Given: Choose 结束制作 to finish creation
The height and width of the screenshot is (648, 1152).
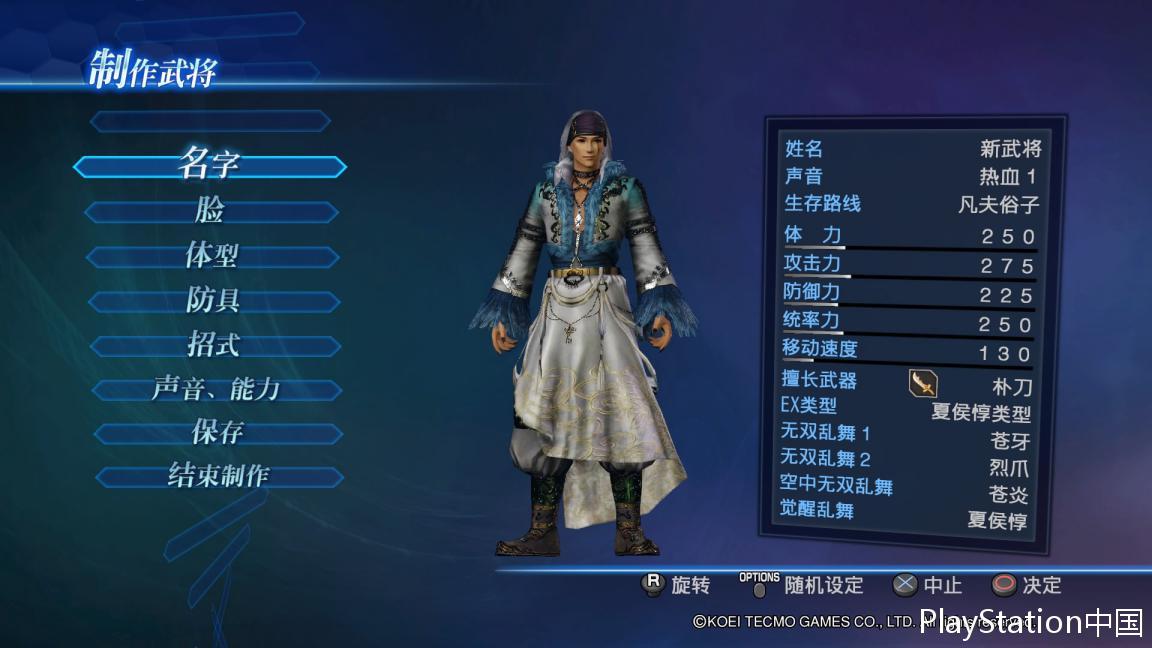Looking at the screenshot, I should pos(219,477).
